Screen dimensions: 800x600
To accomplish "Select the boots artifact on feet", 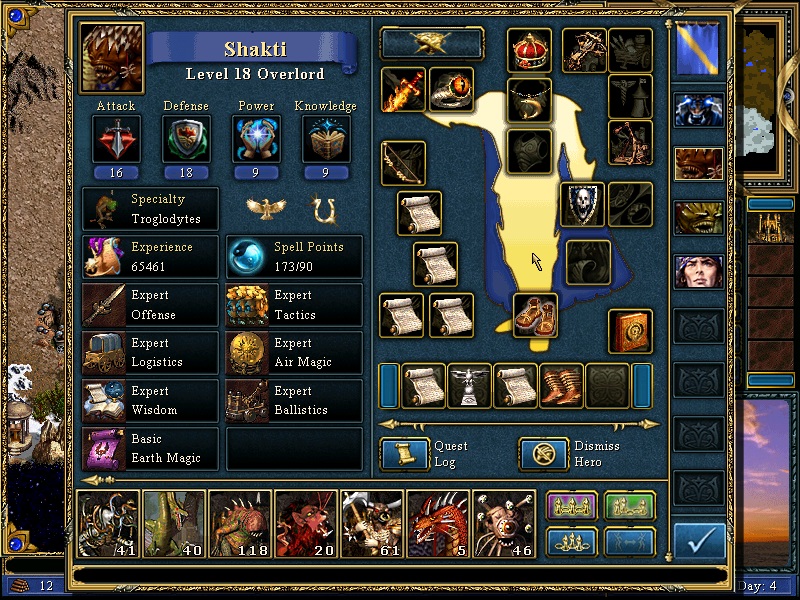I will [535, 315].
